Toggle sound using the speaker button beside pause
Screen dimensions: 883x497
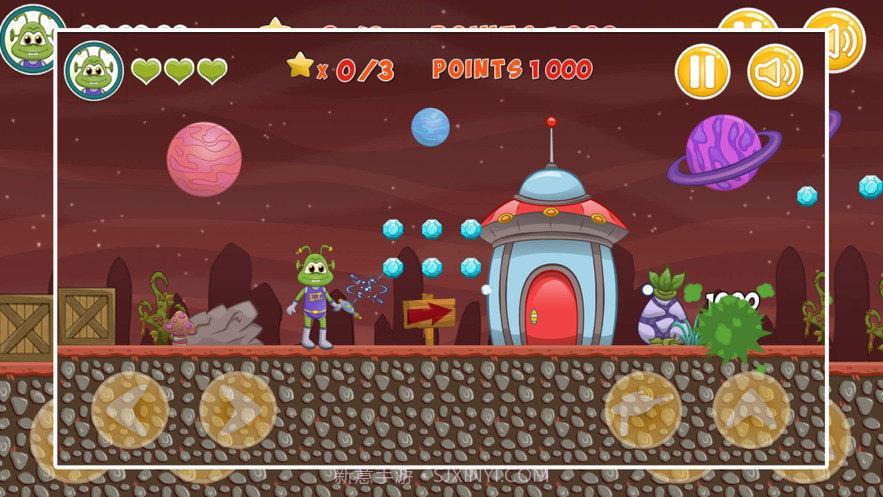[x=775, y=72]
